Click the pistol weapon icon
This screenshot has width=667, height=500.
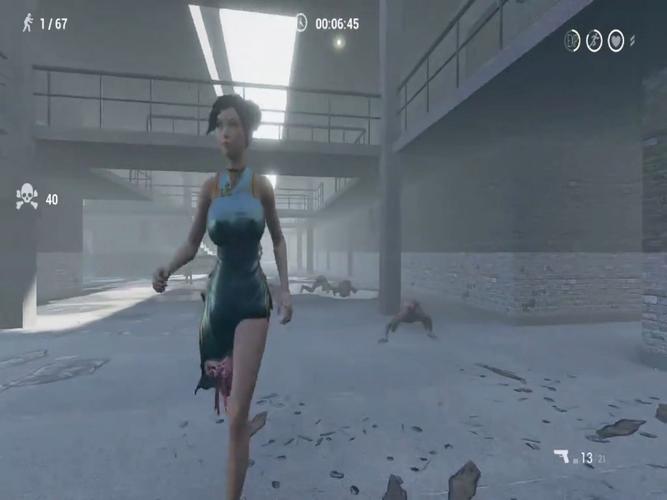pos(562,457)
